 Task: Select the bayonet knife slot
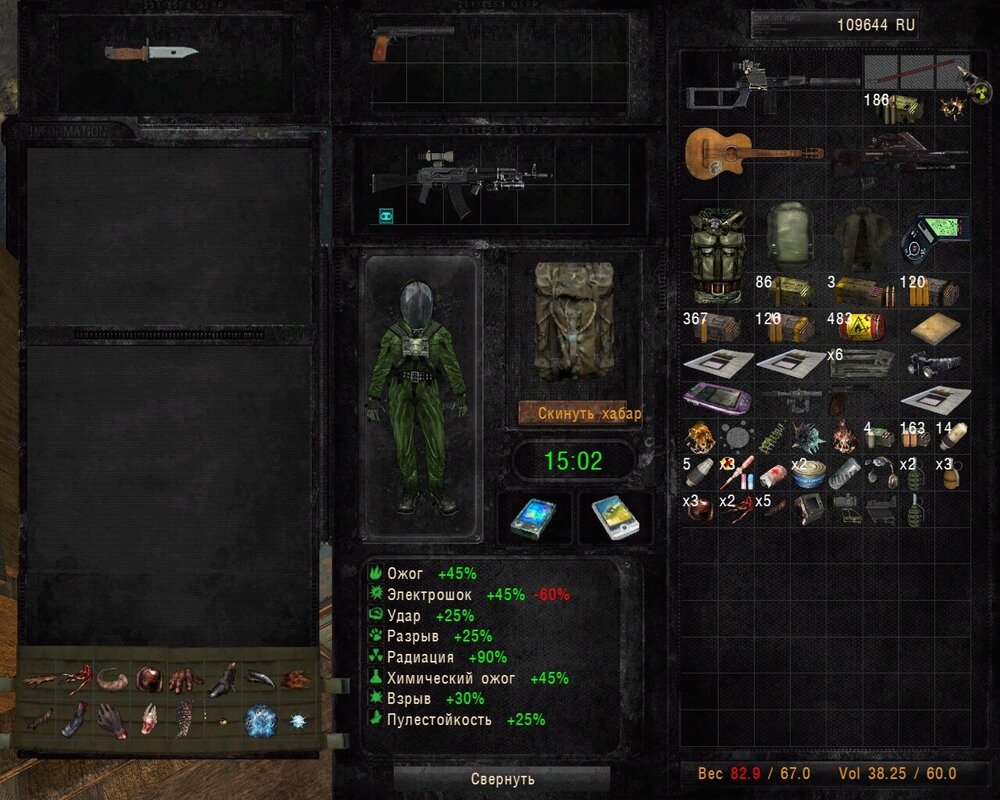tap(151, 51)
